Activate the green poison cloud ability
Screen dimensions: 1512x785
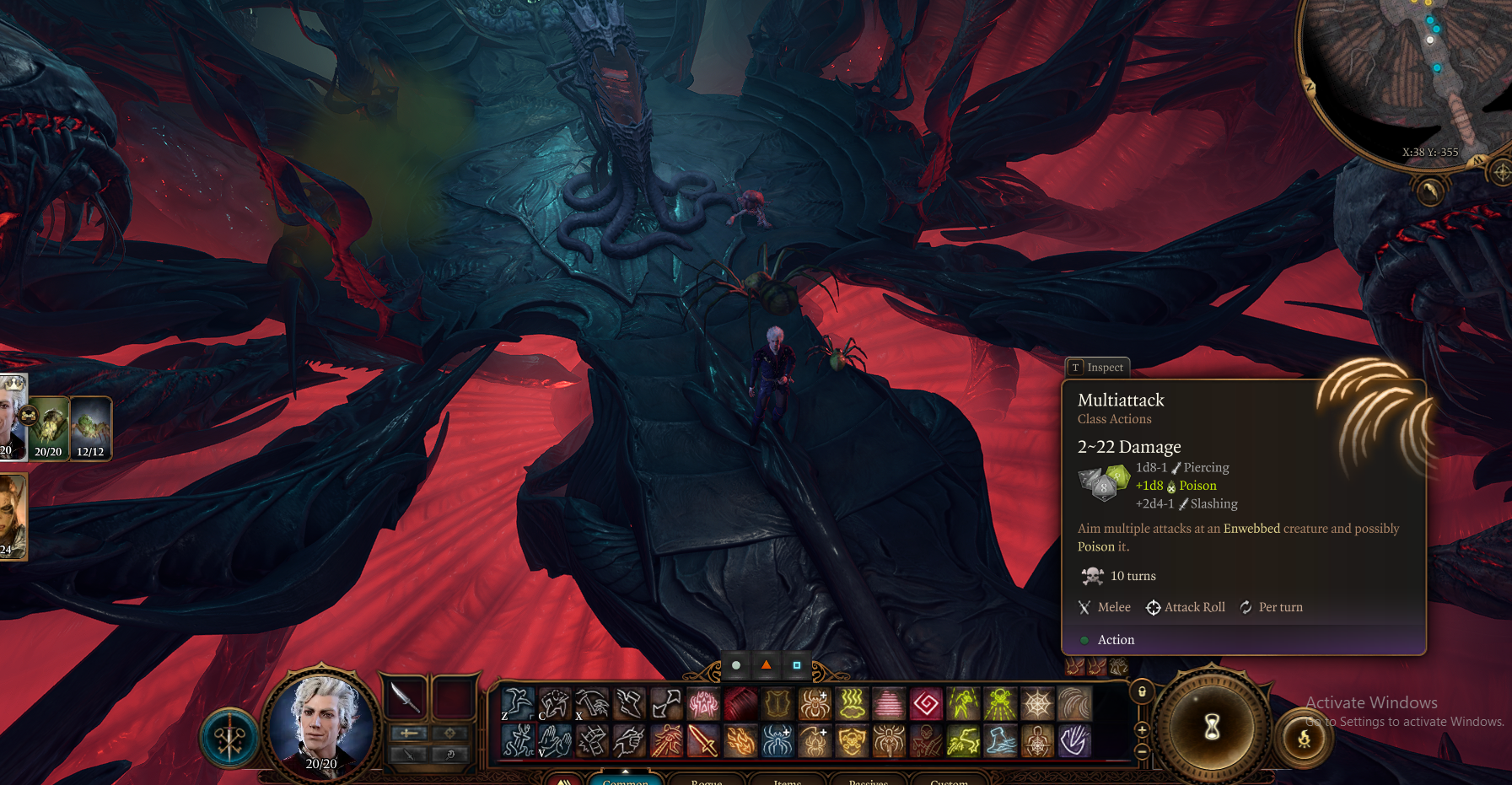point(852,703)
